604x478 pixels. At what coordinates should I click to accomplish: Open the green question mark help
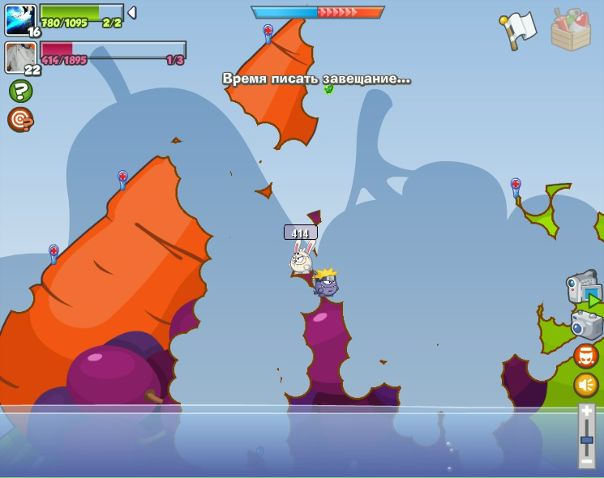coord(20,91)
